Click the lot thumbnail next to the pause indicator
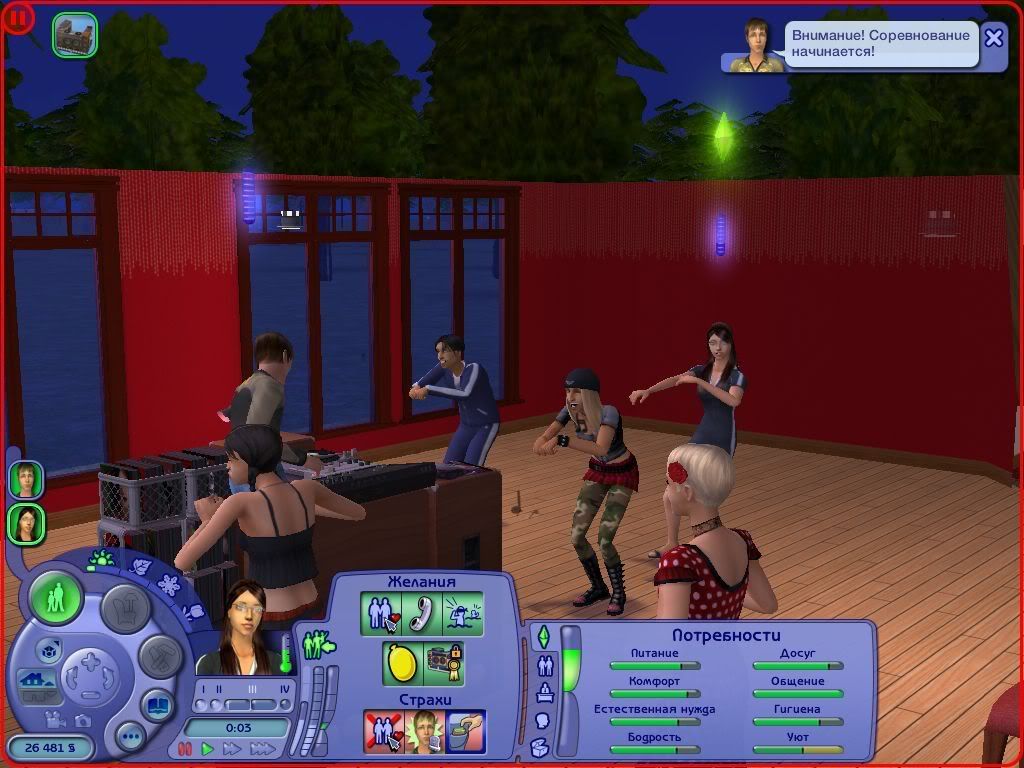 coord(74,35)
